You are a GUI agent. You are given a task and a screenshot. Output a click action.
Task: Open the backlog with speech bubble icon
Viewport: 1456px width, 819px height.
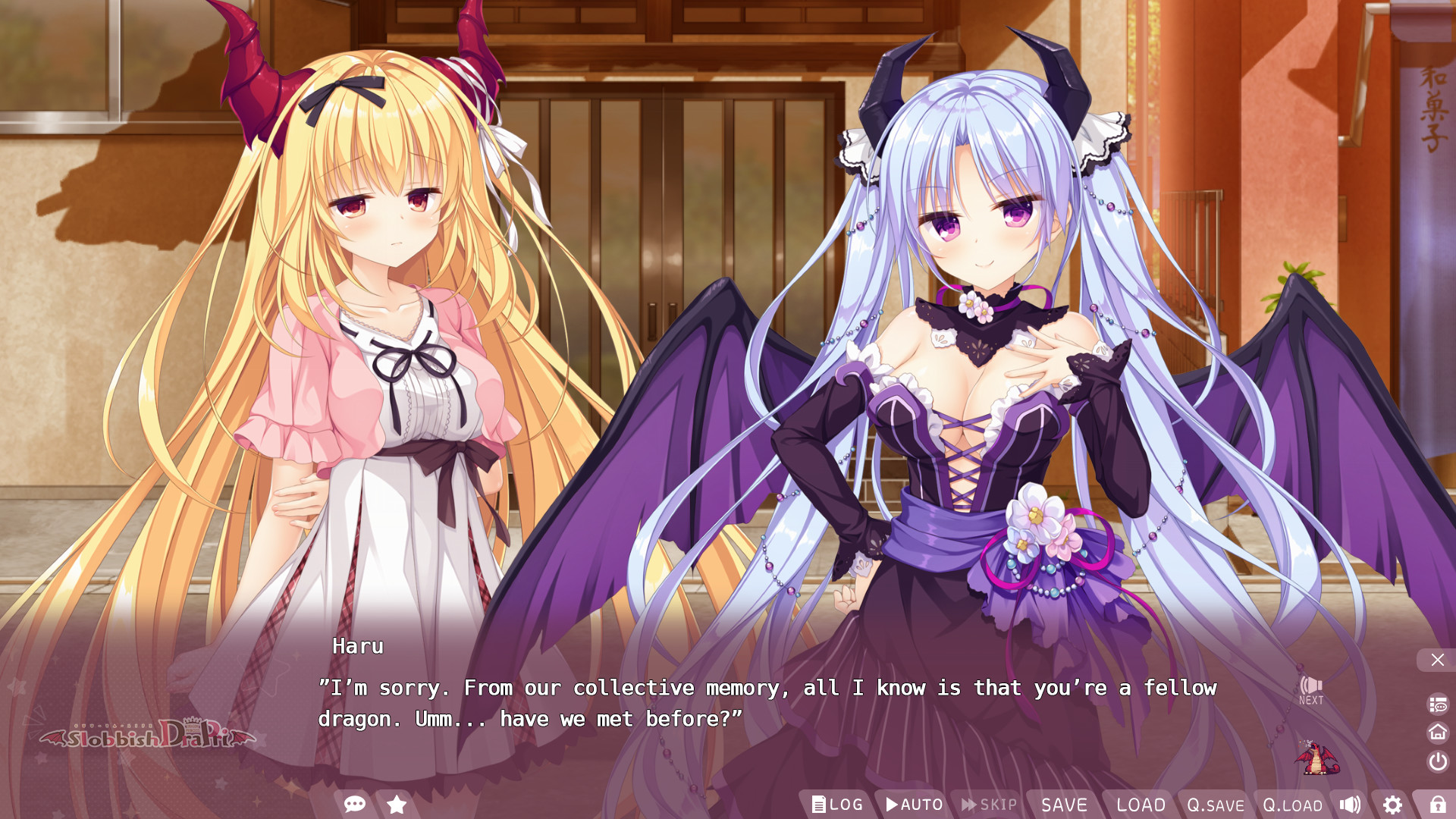coord(1438,702)
